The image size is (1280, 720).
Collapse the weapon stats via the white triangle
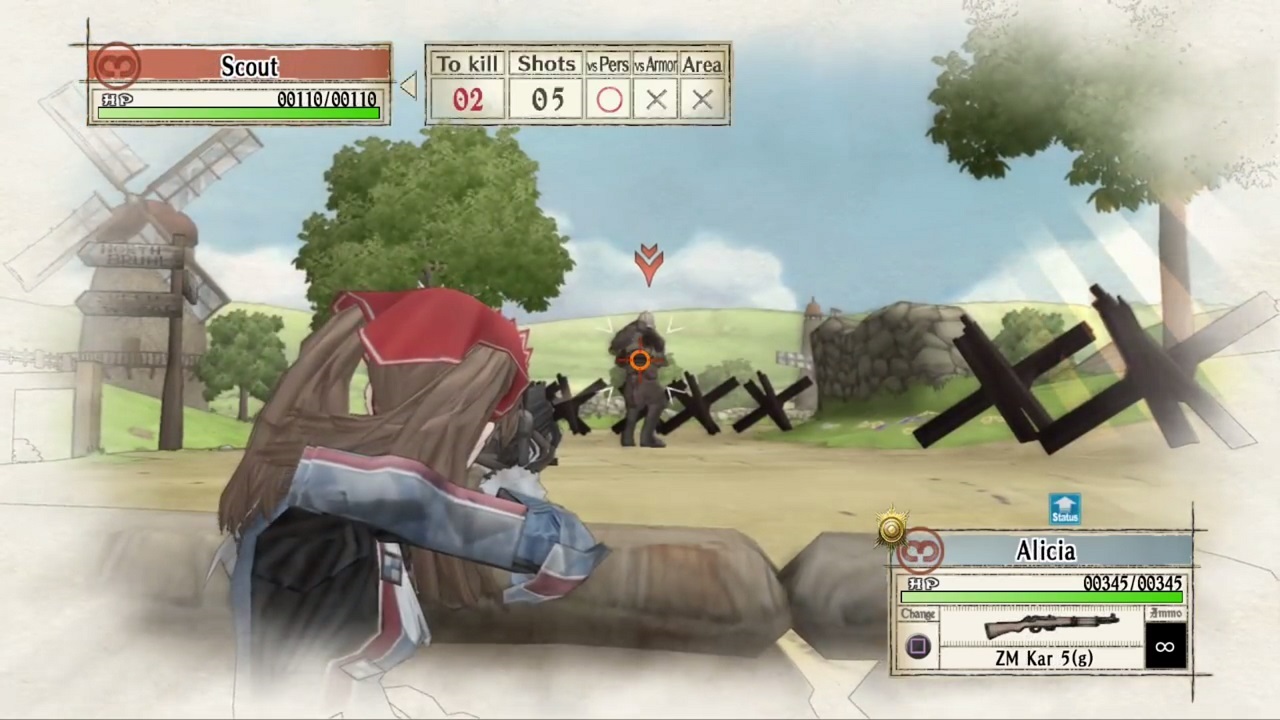coord(409,85)
